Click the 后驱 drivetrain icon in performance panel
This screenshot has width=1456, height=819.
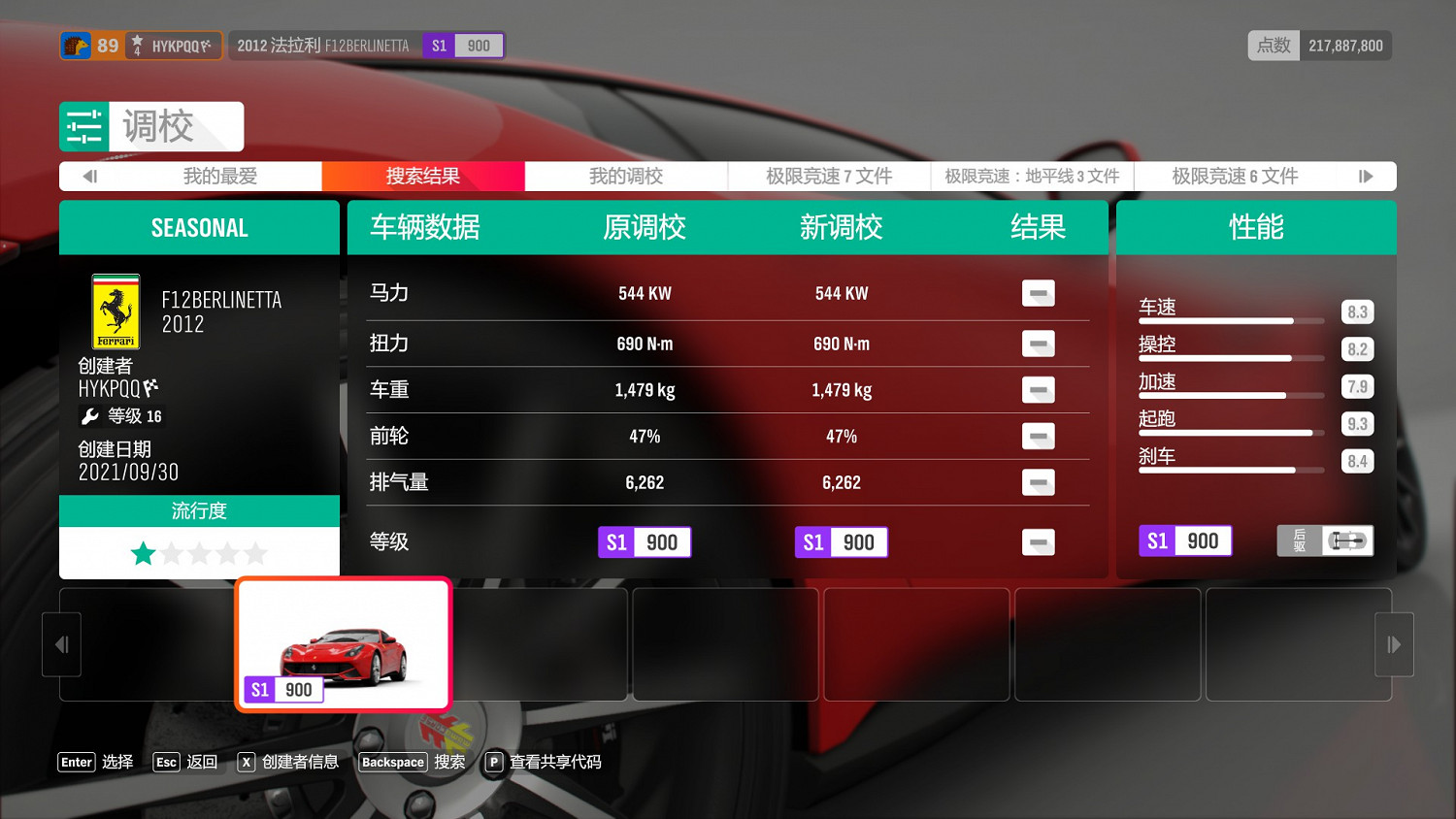tap(1347, 541)
